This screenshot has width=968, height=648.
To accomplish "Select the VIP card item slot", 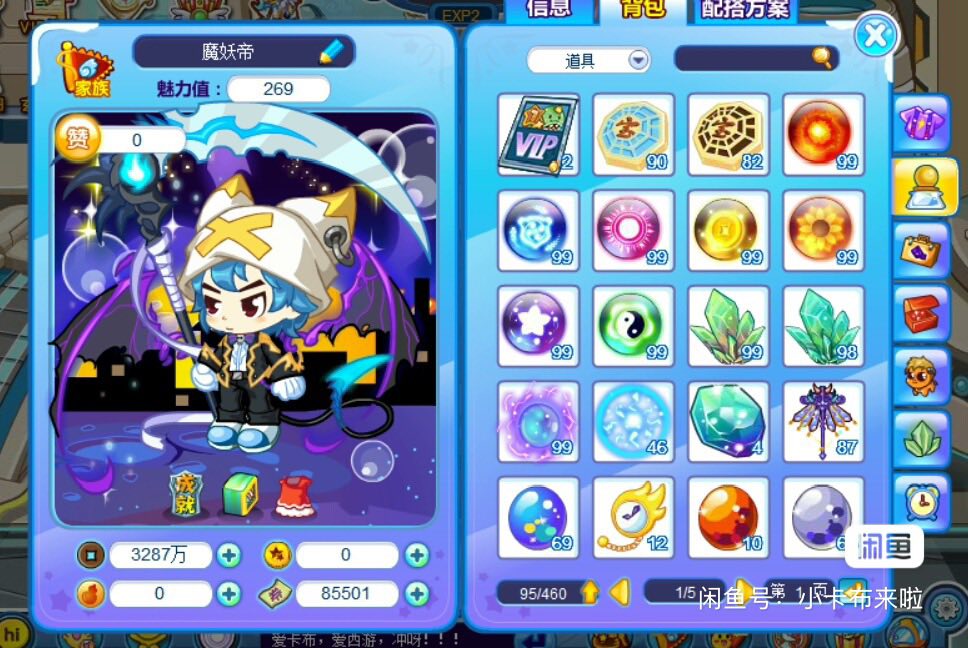I will point(538,134).
